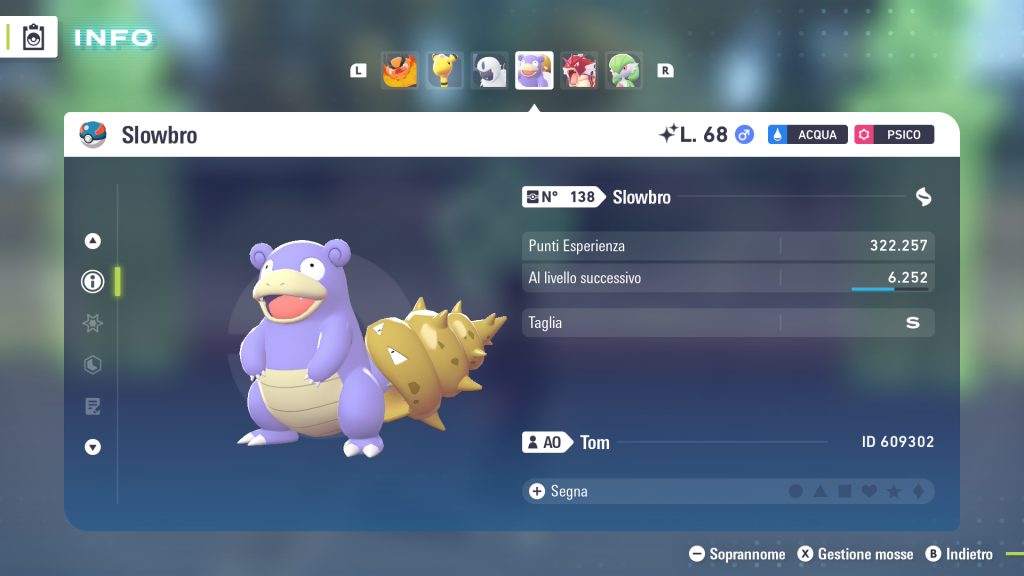This screenshot has height=576, width=1024.
Task: Show Gardevoir's info page
Action: [x=624, y=71]
